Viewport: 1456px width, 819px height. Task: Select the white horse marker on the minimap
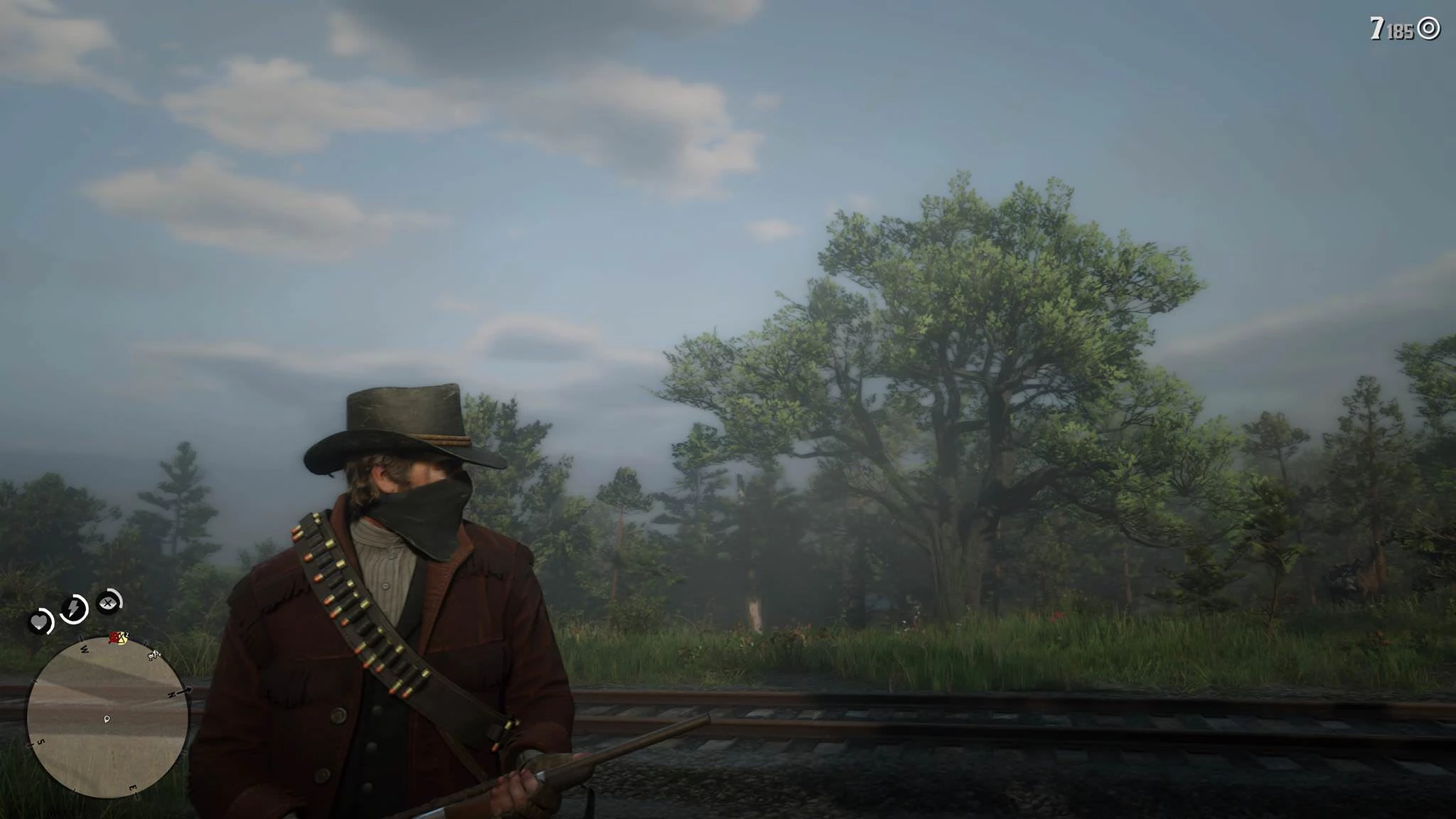click(154, 654)
